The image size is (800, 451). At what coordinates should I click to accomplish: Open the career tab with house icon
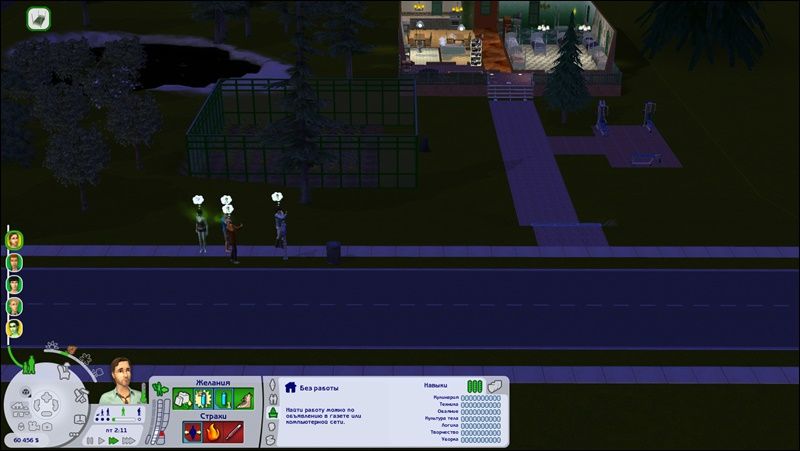(x=290, y=386)
